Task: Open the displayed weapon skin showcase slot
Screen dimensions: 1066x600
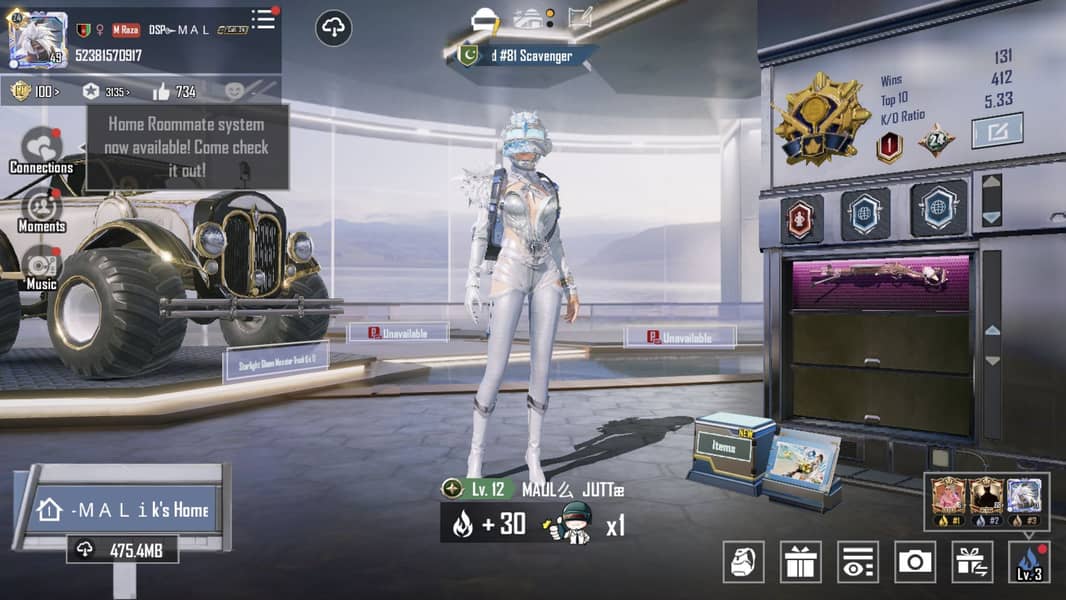Action: click(880, 279)
